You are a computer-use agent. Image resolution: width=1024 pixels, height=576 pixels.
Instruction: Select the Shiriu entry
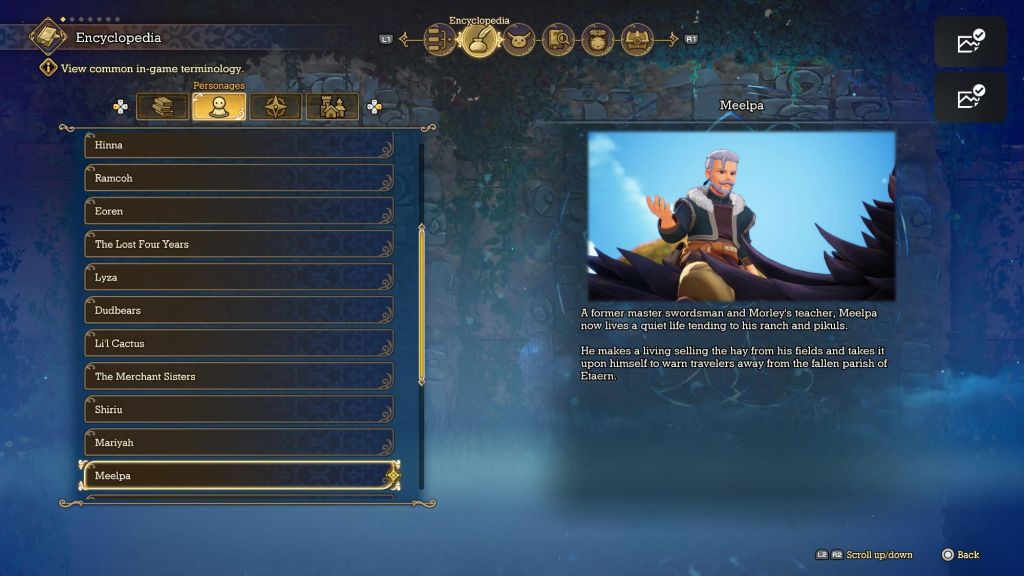coord(238,409)
